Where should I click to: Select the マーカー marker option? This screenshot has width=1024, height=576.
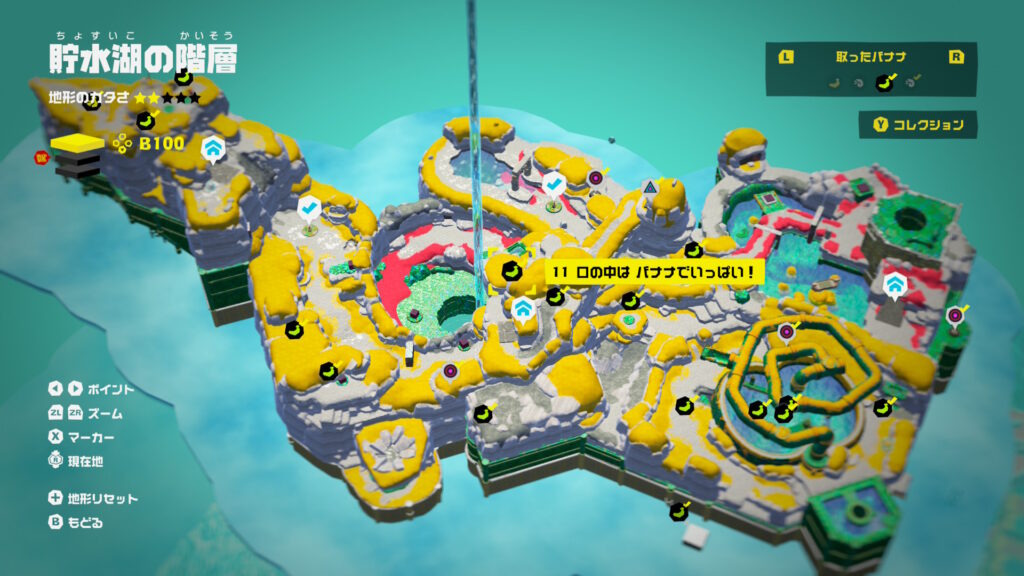90,437
